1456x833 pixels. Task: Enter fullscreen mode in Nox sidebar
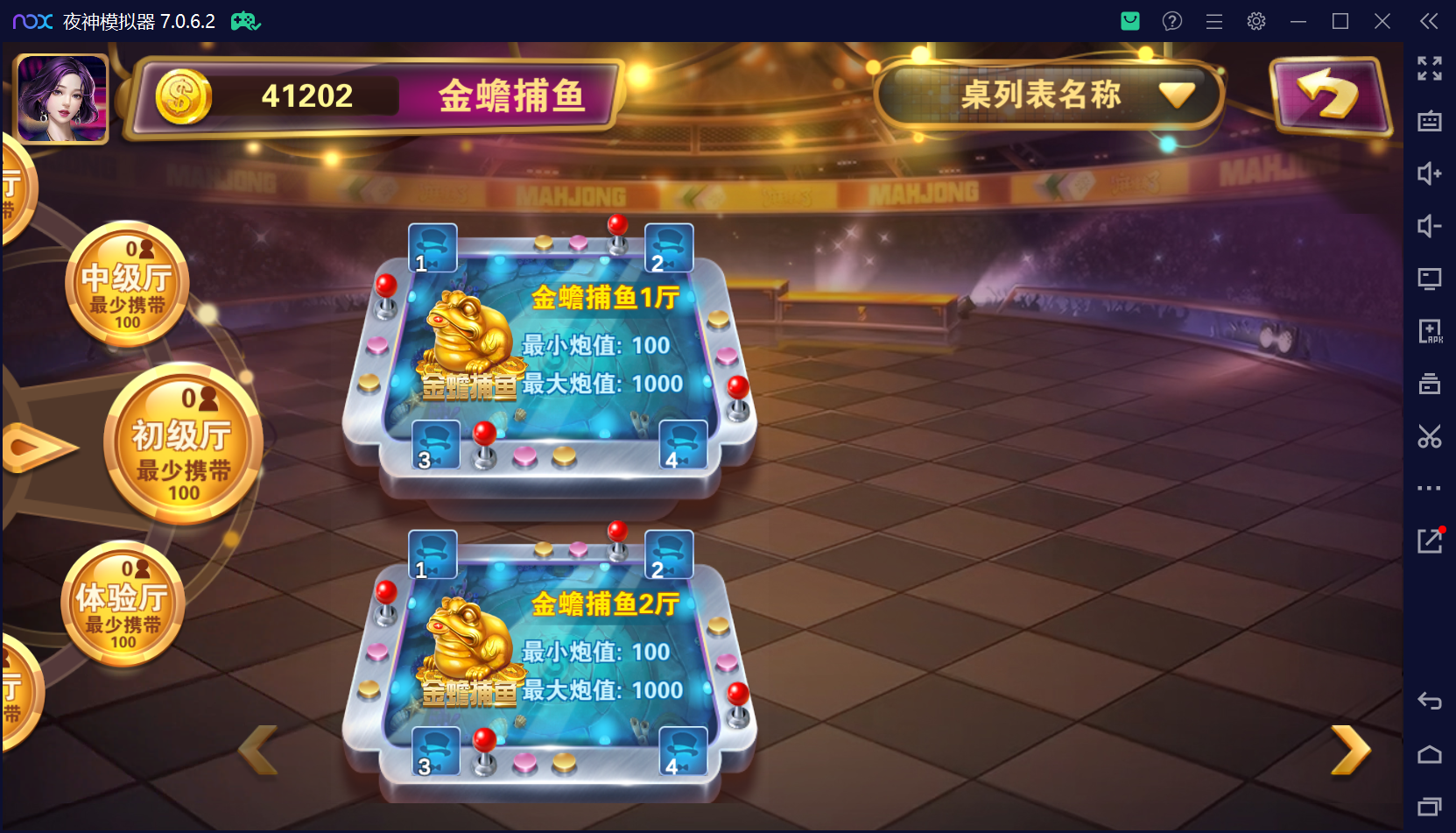pos(1430,68)
